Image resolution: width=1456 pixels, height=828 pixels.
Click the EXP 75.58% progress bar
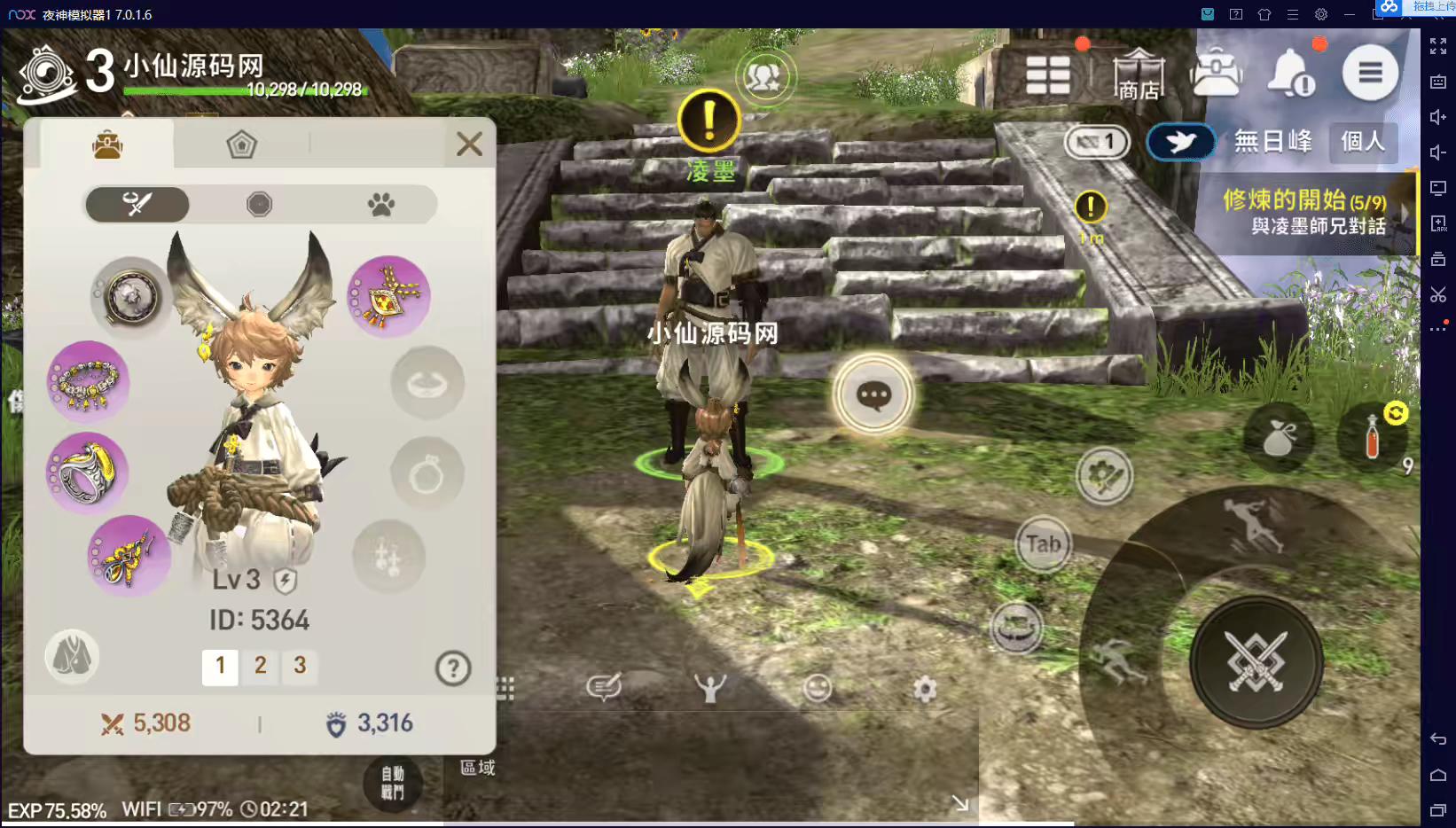pos(58,809)
